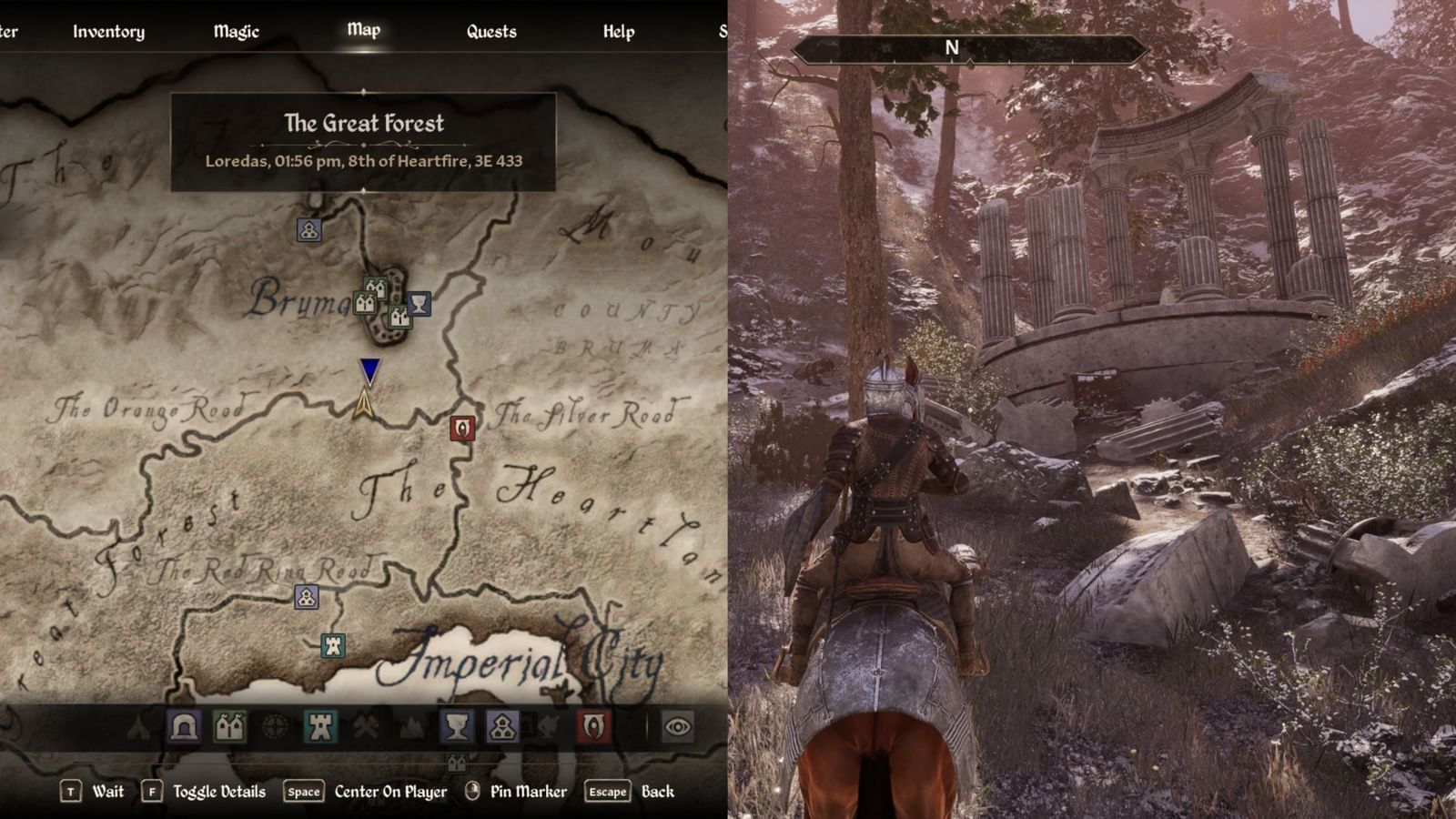This screenshot has width=1456, height=819.
Task: Toggle the globe doomstone filter icon
Action: click(273, 727)
